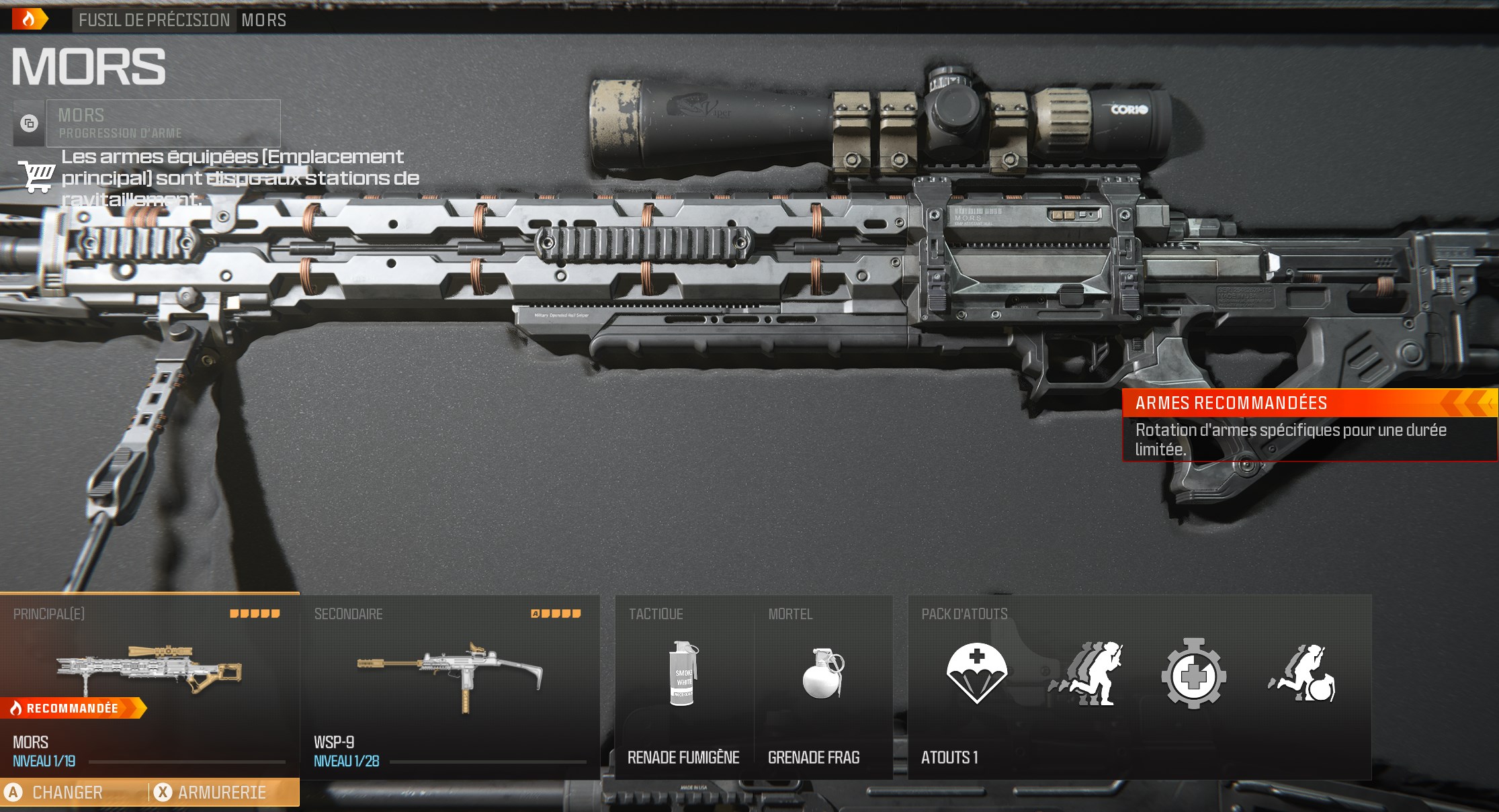Click the RECOMMANDÉE badge on the MORS card
Viewport: 1499px width, 812px height.
point(71,707)
